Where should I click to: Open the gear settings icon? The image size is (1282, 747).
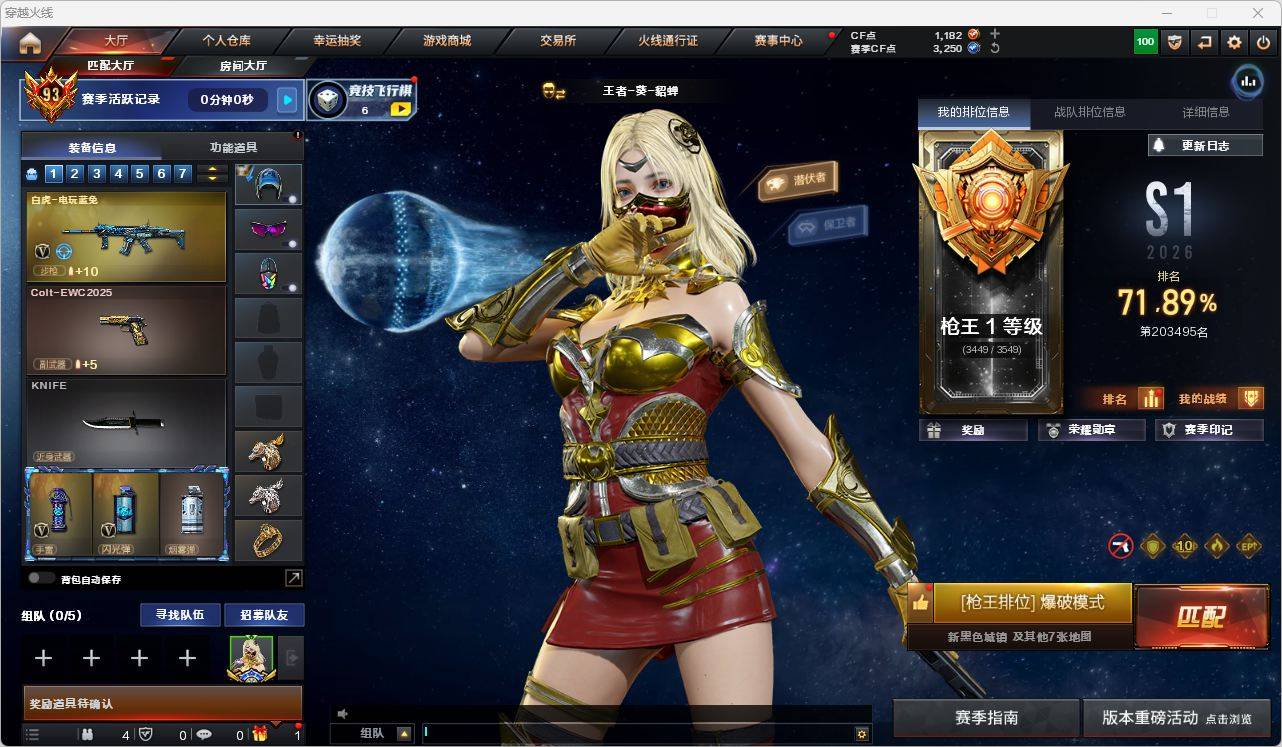1234,42
